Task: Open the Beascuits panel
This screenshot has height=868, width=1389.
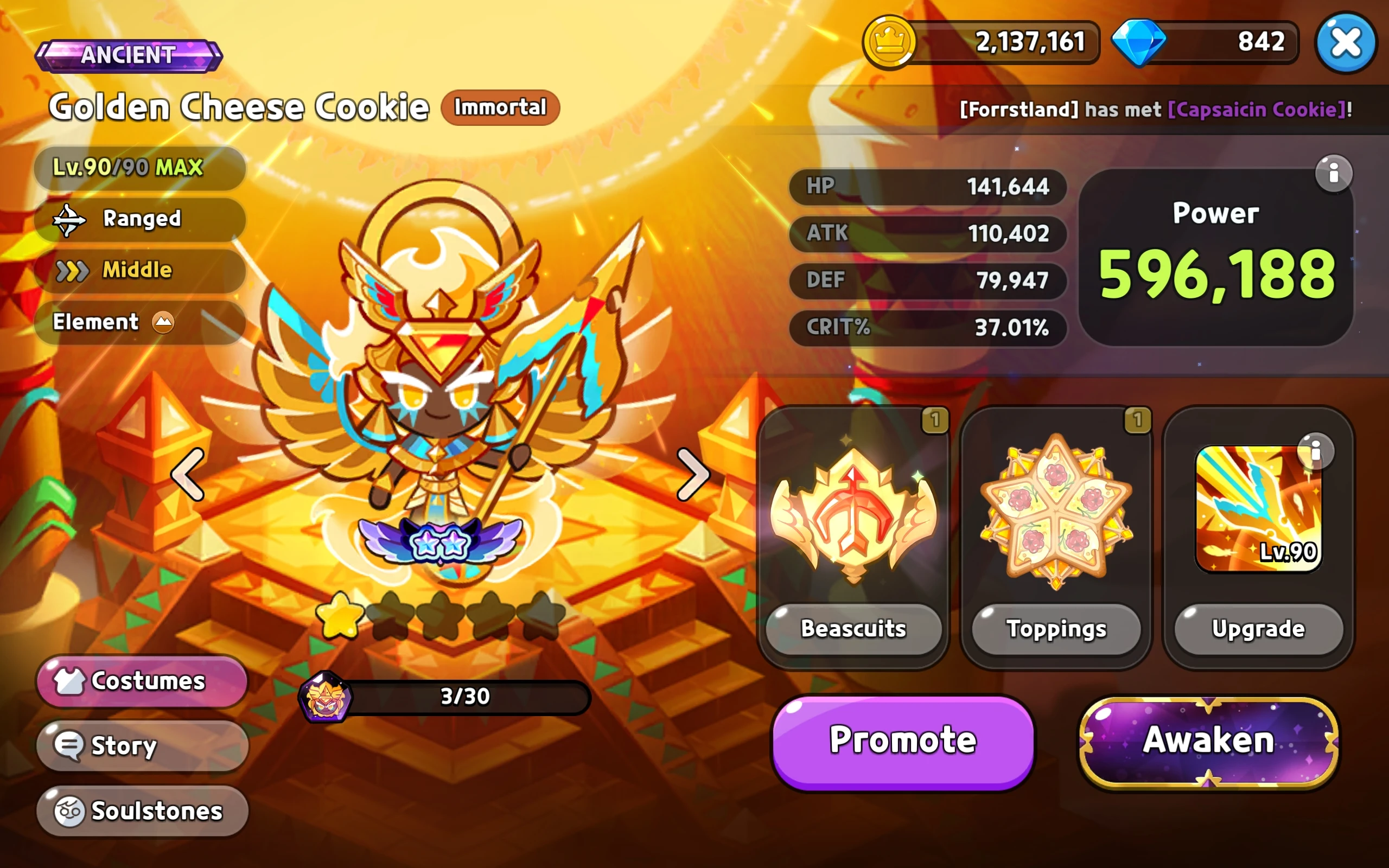Action: pyautogui.click(x=853, y=629)
